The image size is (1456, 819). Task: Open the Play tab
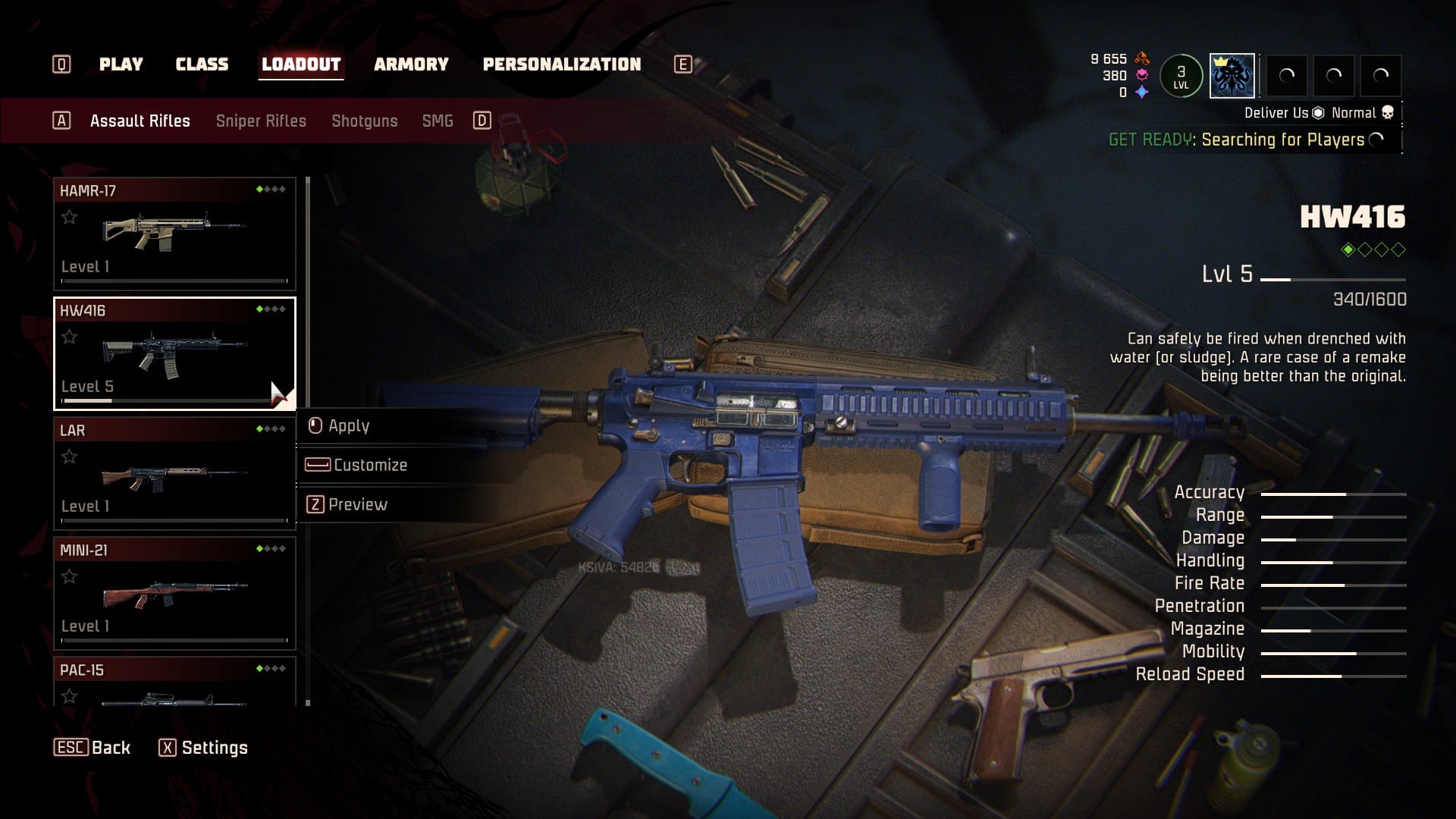point(121,64)
